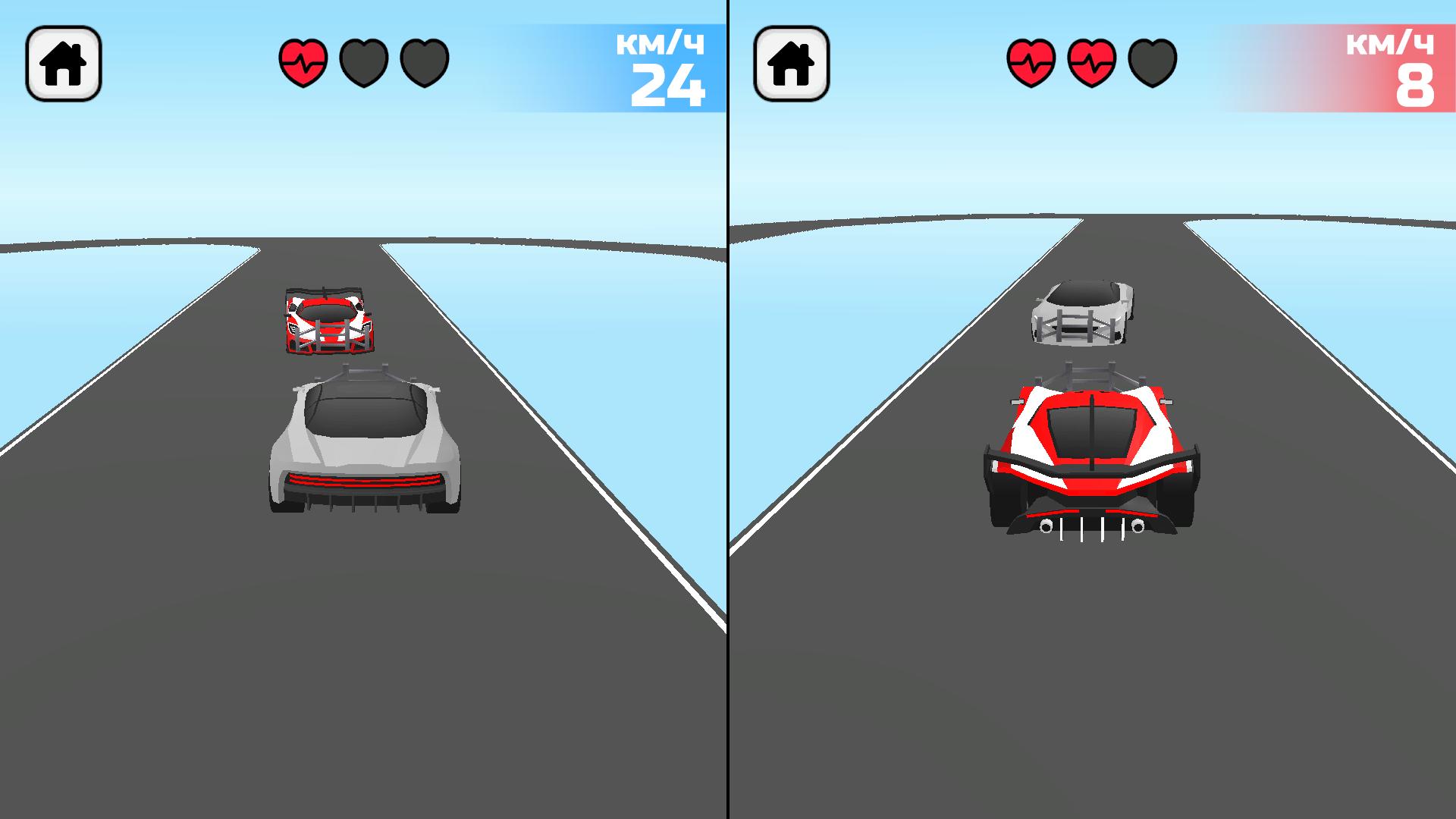Click the middle gray heart on the left side

(x=364, y=64)
